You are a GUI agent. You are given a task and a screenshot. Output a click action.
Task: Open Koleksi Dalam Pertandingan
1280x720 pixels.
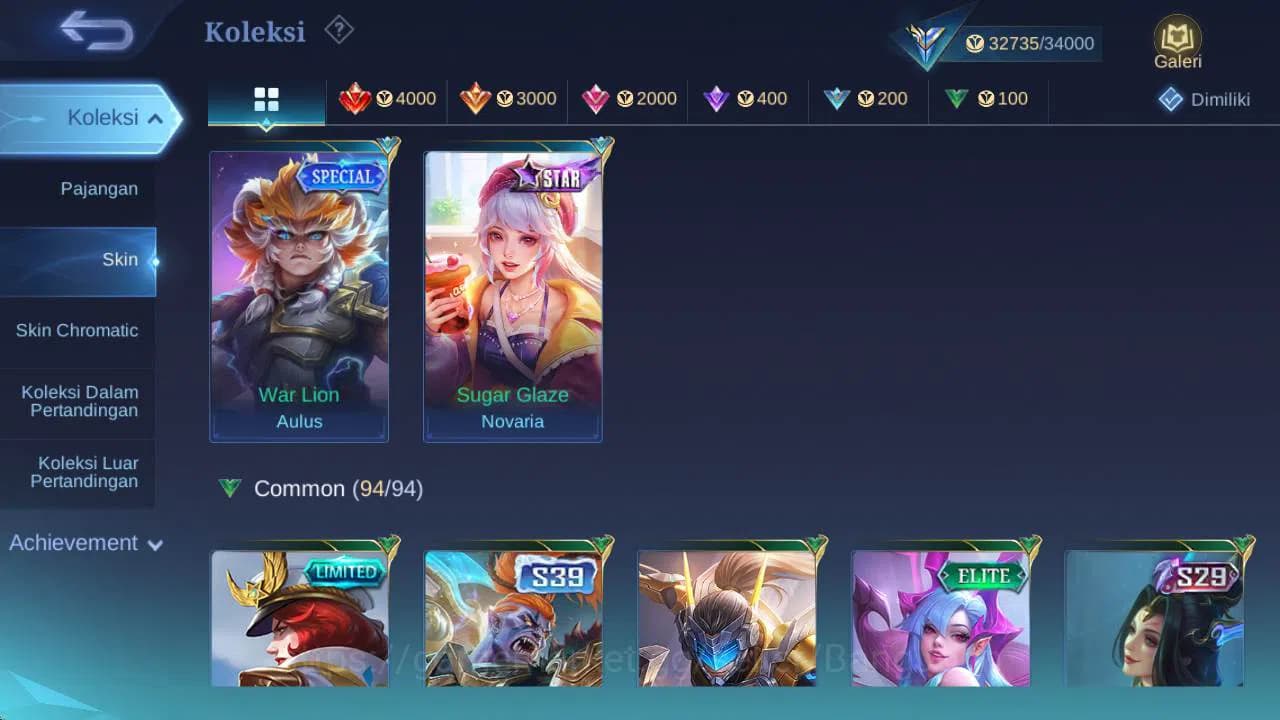pos(79,401)
